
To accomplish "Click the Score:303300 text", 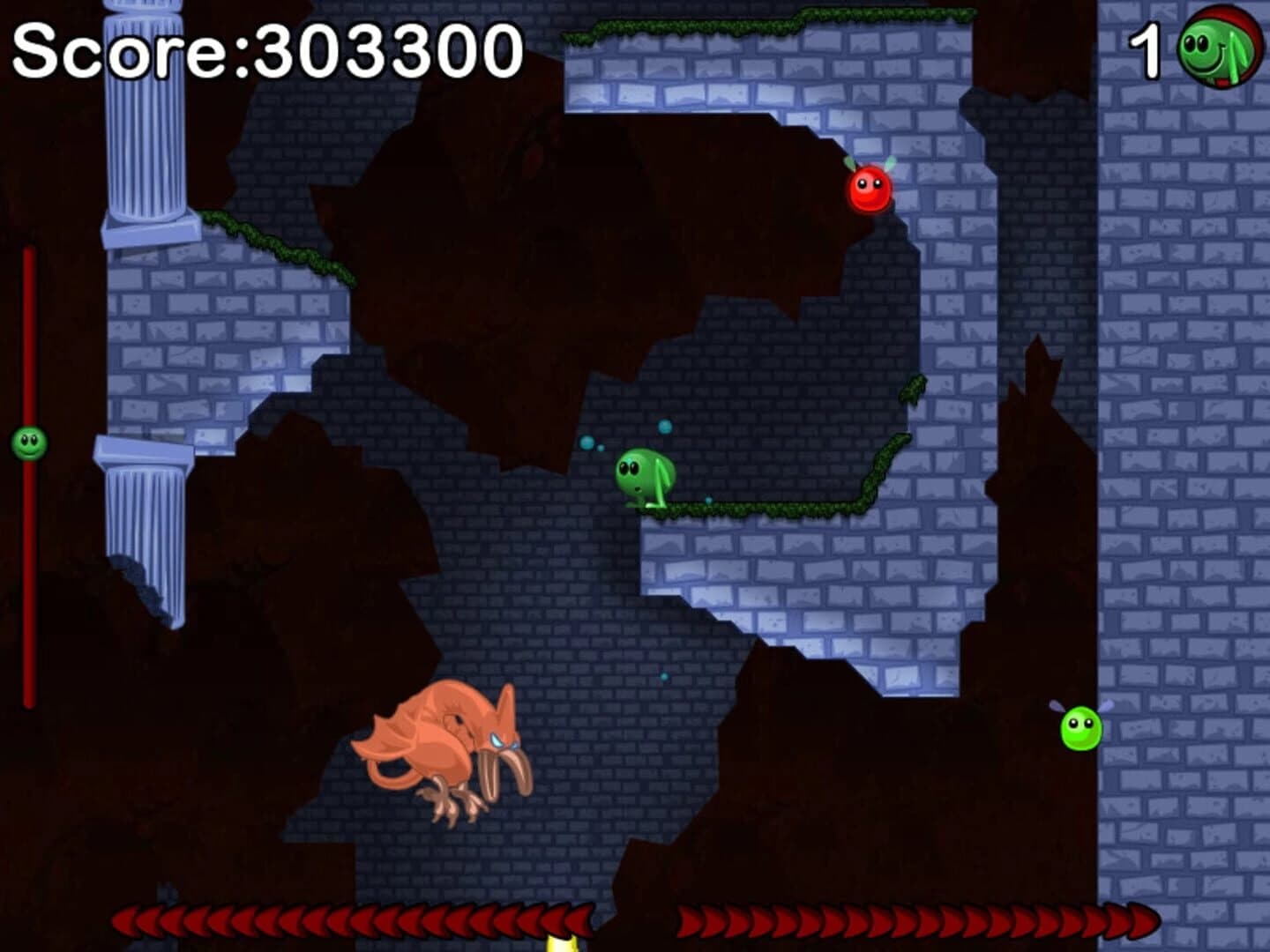I will tap(265, 50).
